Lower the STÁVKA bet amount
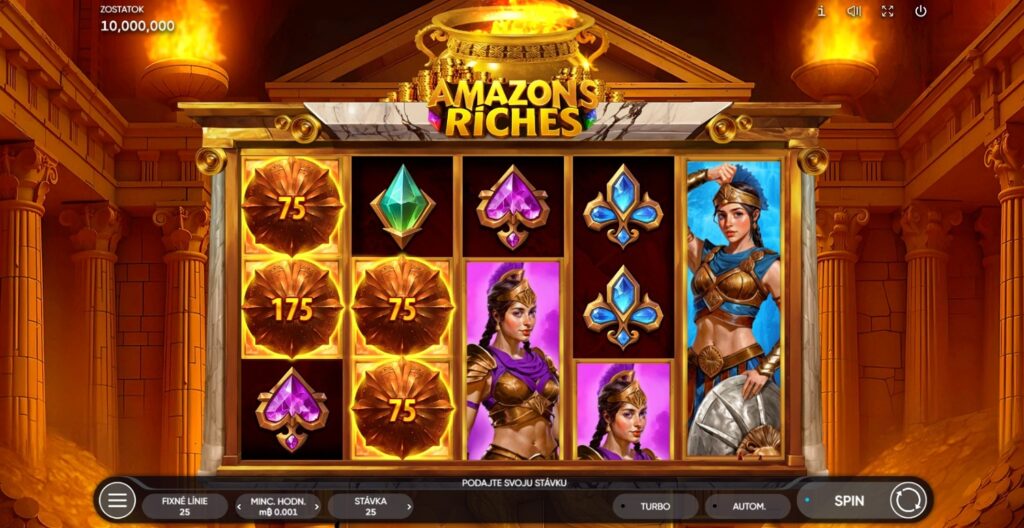Image resolution: width=1024 pixels, height=528 pixels. click(x=333, y=506)
